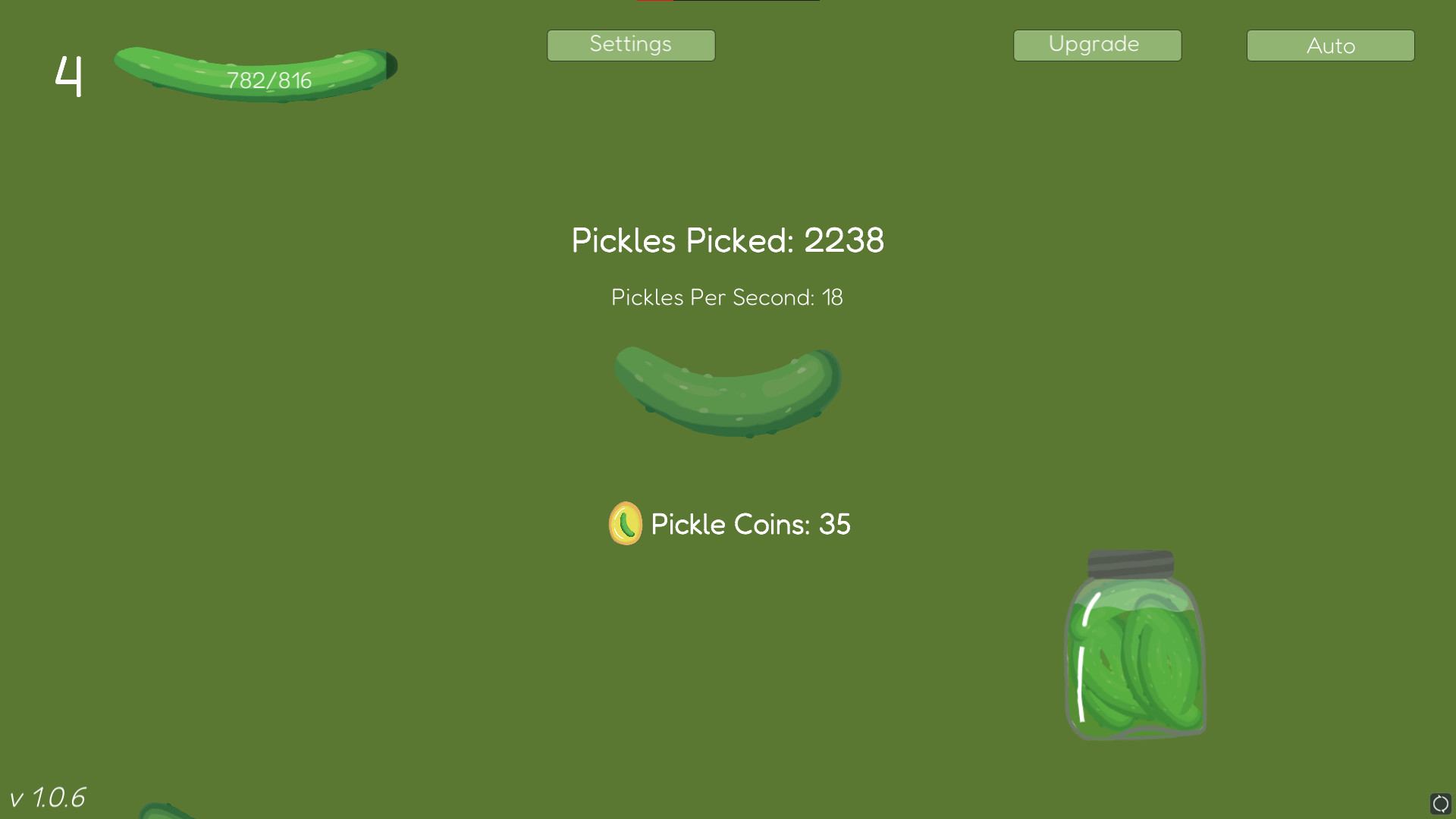
Task: Click the sync icon in the bottom-right corner
Action: click(x=1442, y=802)
